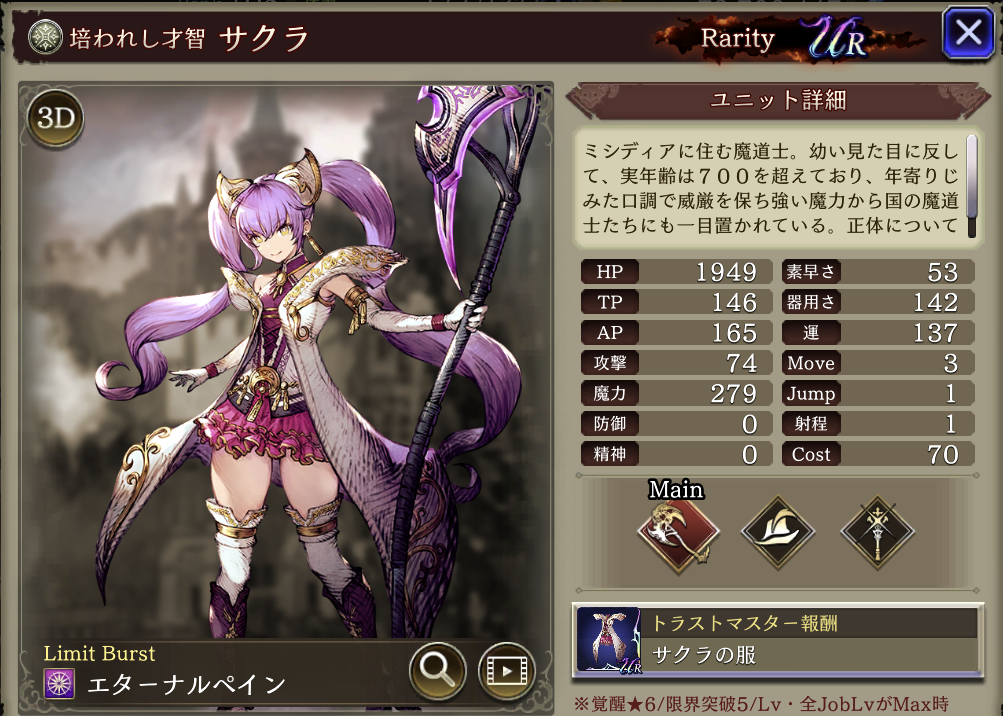
Task: Select the エターナルペイン limit burst icon
Action: (60, 684)
